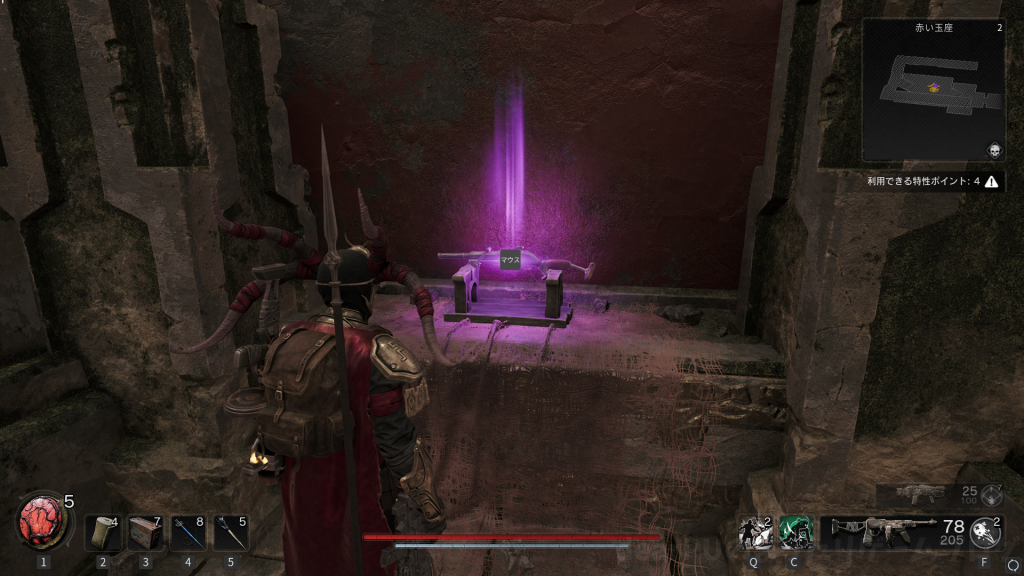1024x576 pixels.
Task: Select the bandage roll in slot 2
Action: tap(102, 533)
